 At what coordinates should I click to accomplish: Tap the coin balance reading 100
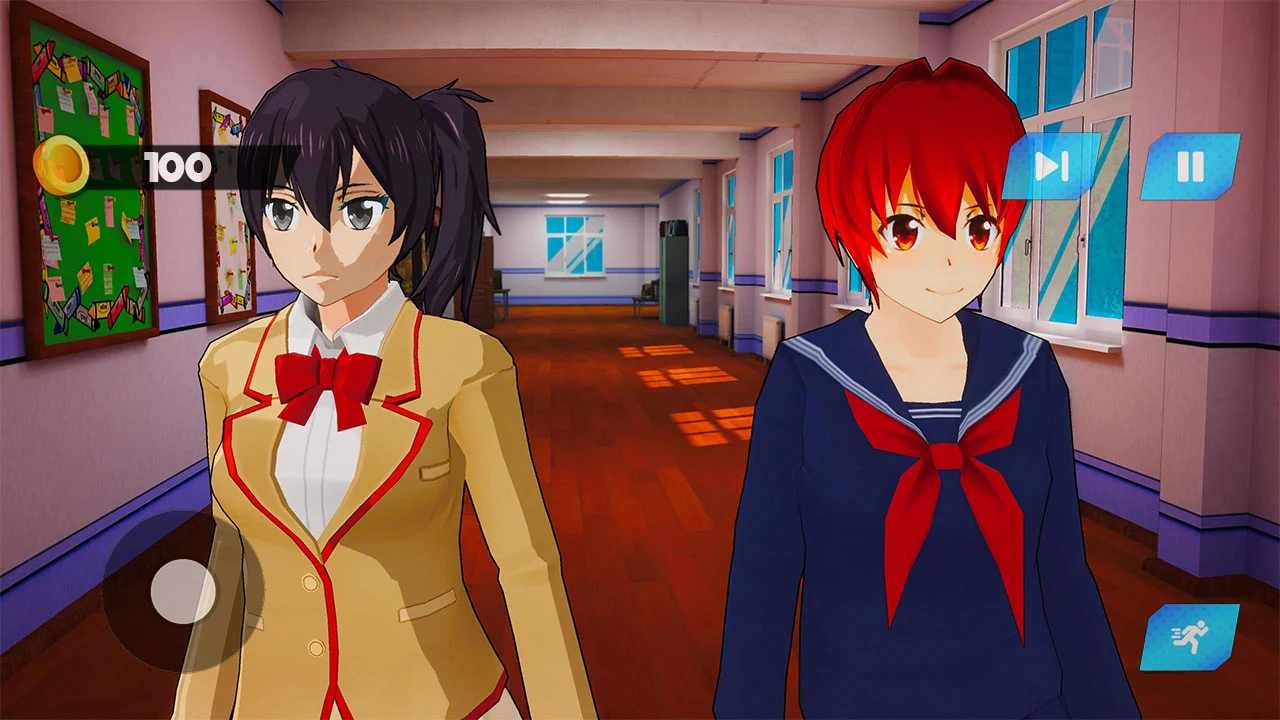click(175, 166)
